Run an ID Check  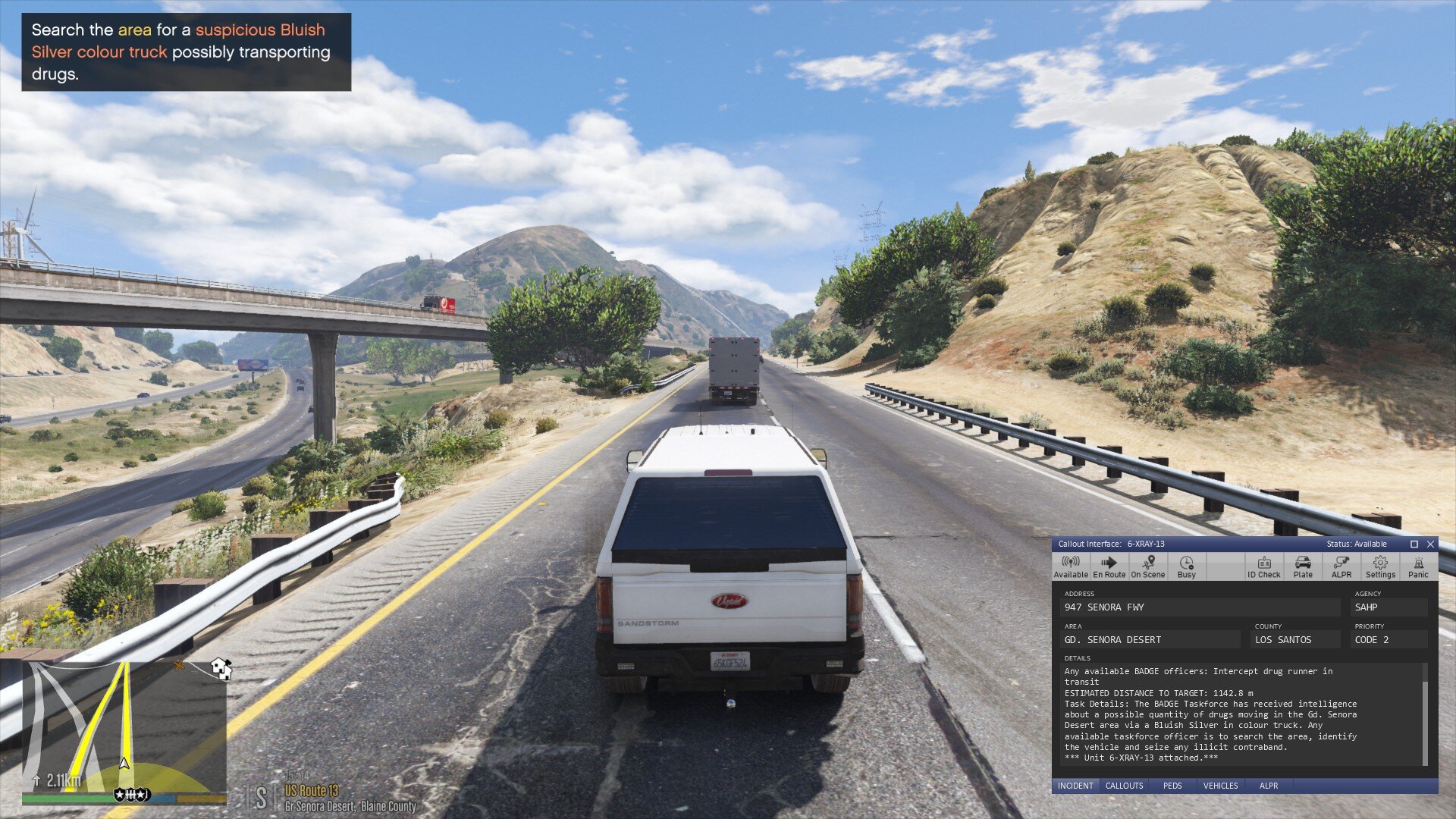[1263, 566]
